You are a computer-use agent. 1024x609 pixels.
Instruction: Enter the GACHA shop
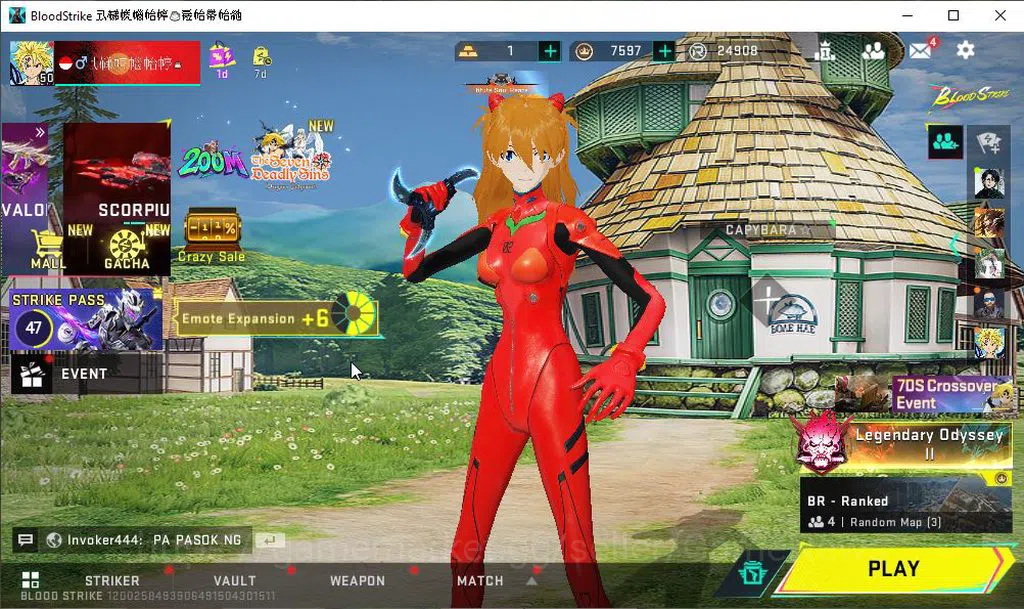tap(127, 249)
